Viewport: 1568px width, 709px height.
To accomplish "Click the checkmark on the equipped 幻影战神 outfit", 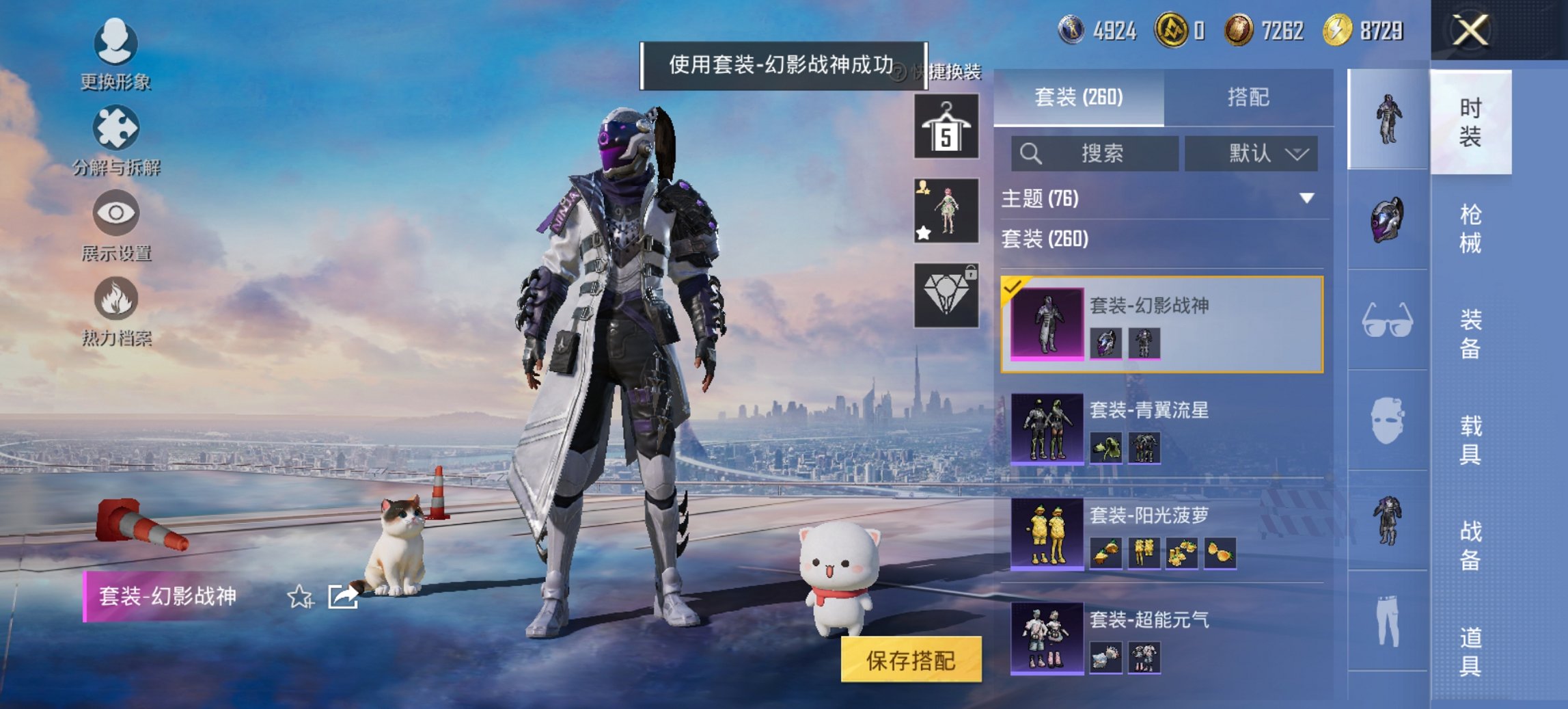I will point(1013,289).
